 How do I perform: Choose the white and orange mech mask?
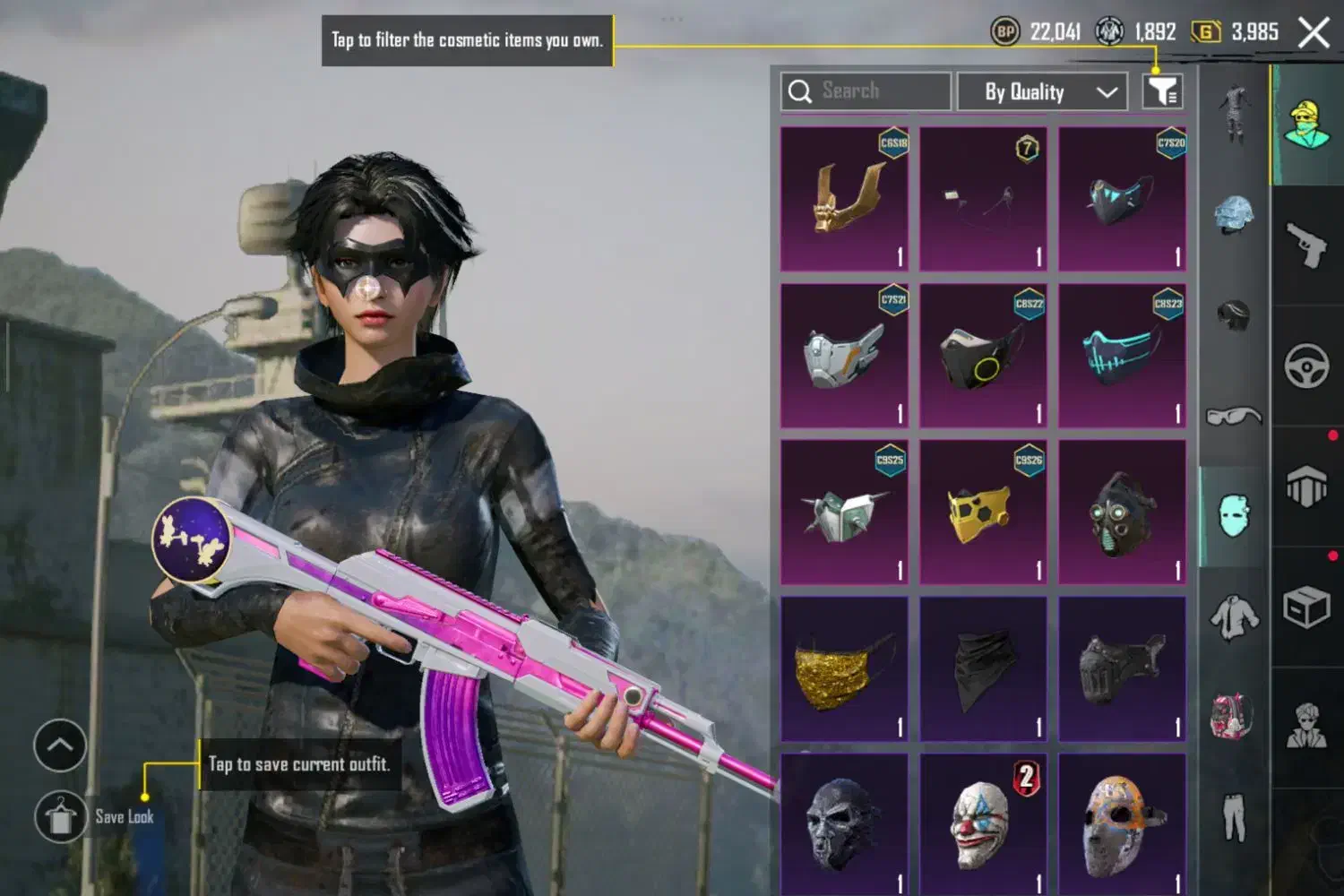pos(844,356)
